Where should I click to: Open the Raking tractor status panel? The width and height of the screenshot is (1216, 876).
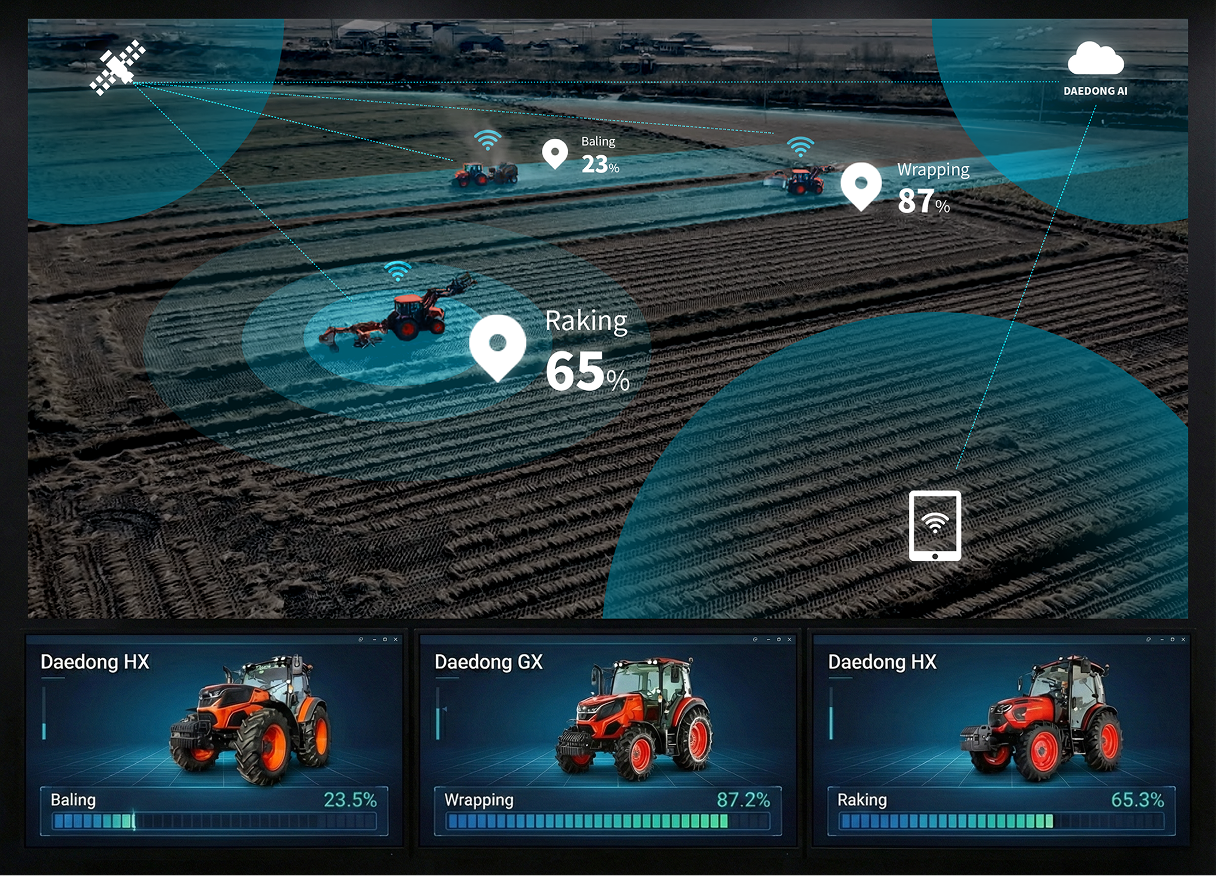click(x=1001, y=738)
